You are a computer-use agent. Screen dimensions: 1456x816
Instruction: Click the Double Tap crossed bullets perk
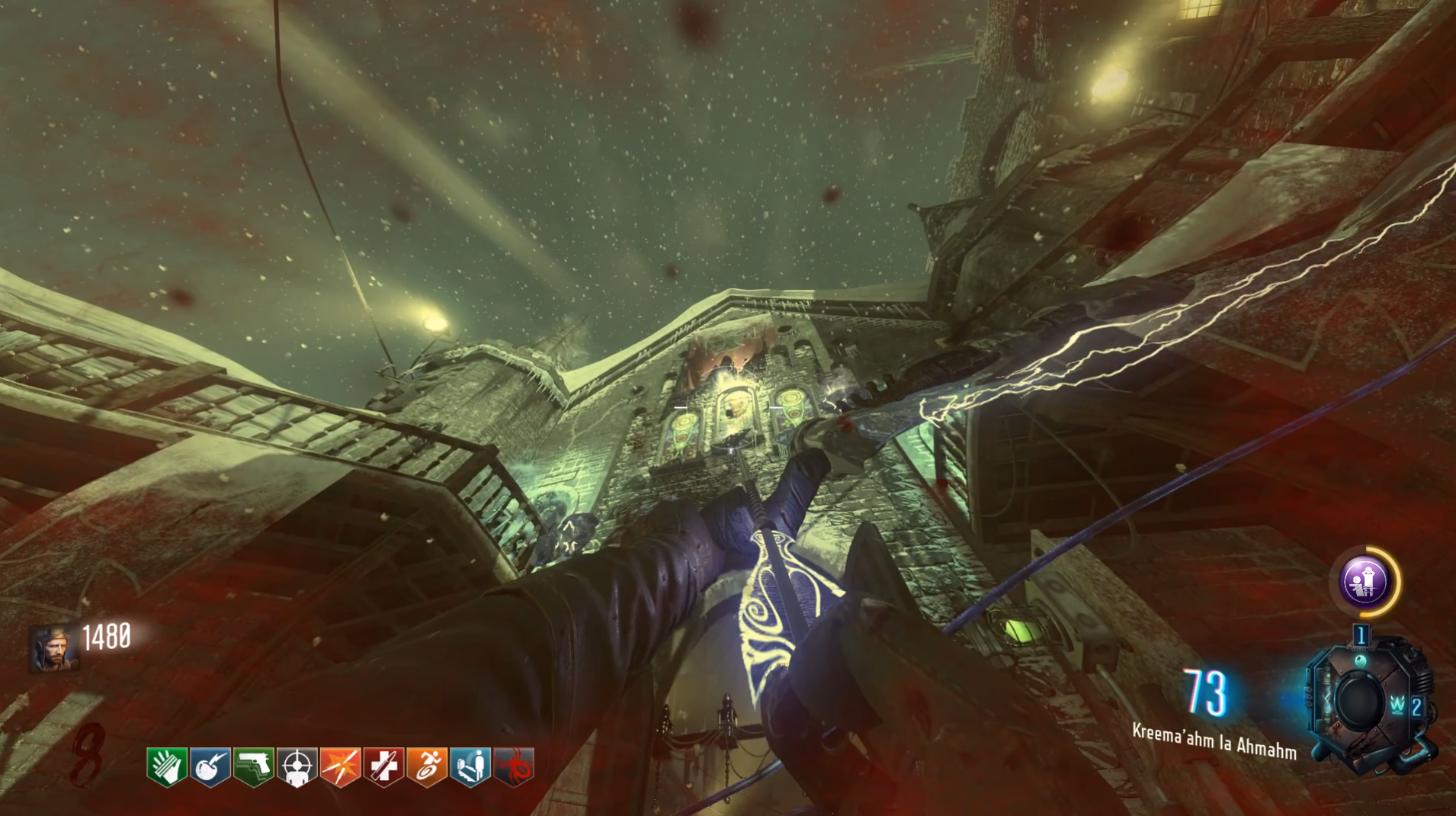click(340, 766)
